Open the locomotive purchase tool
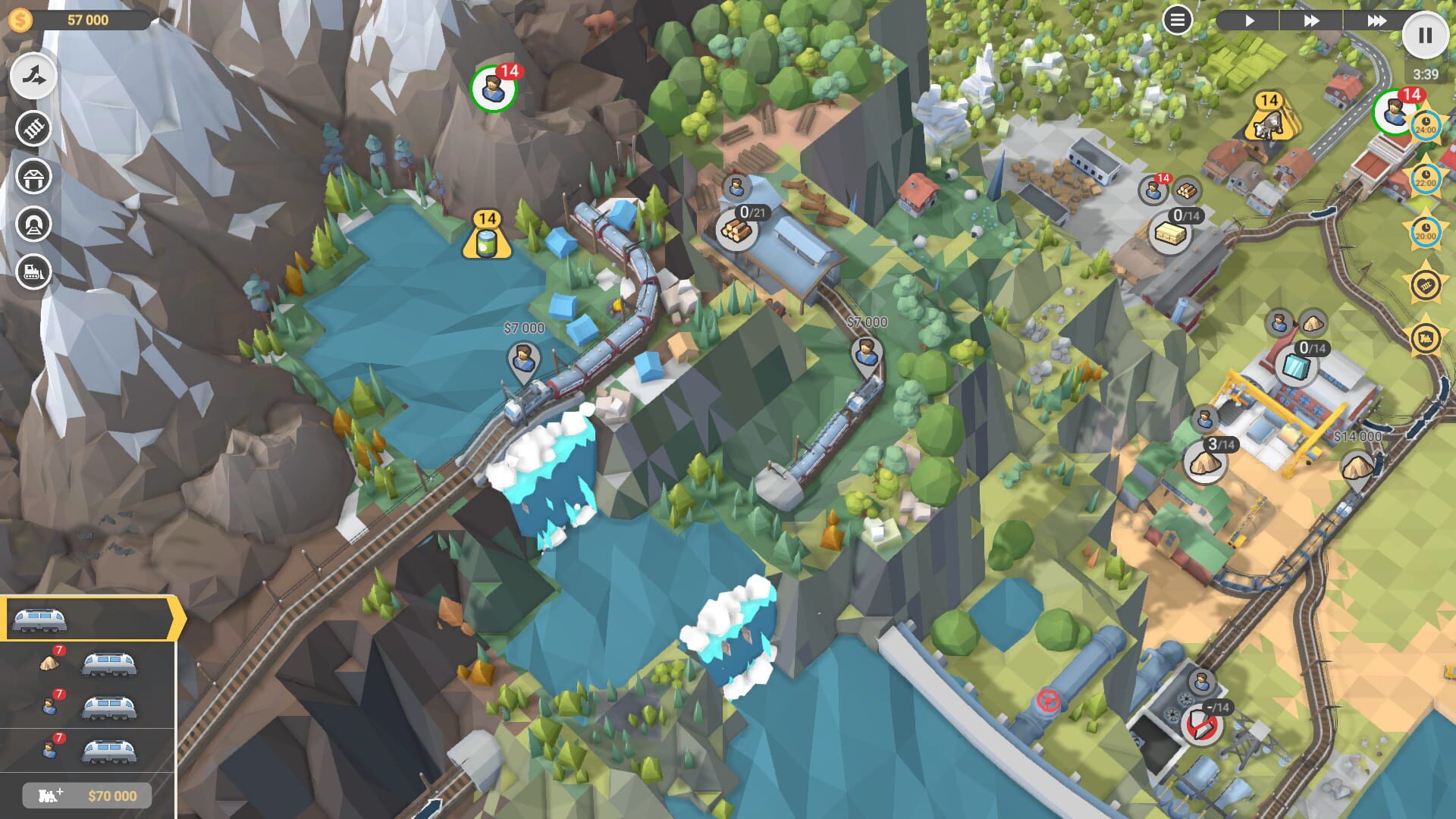The width and height of the screenshot is (1456, 819). 32,270
